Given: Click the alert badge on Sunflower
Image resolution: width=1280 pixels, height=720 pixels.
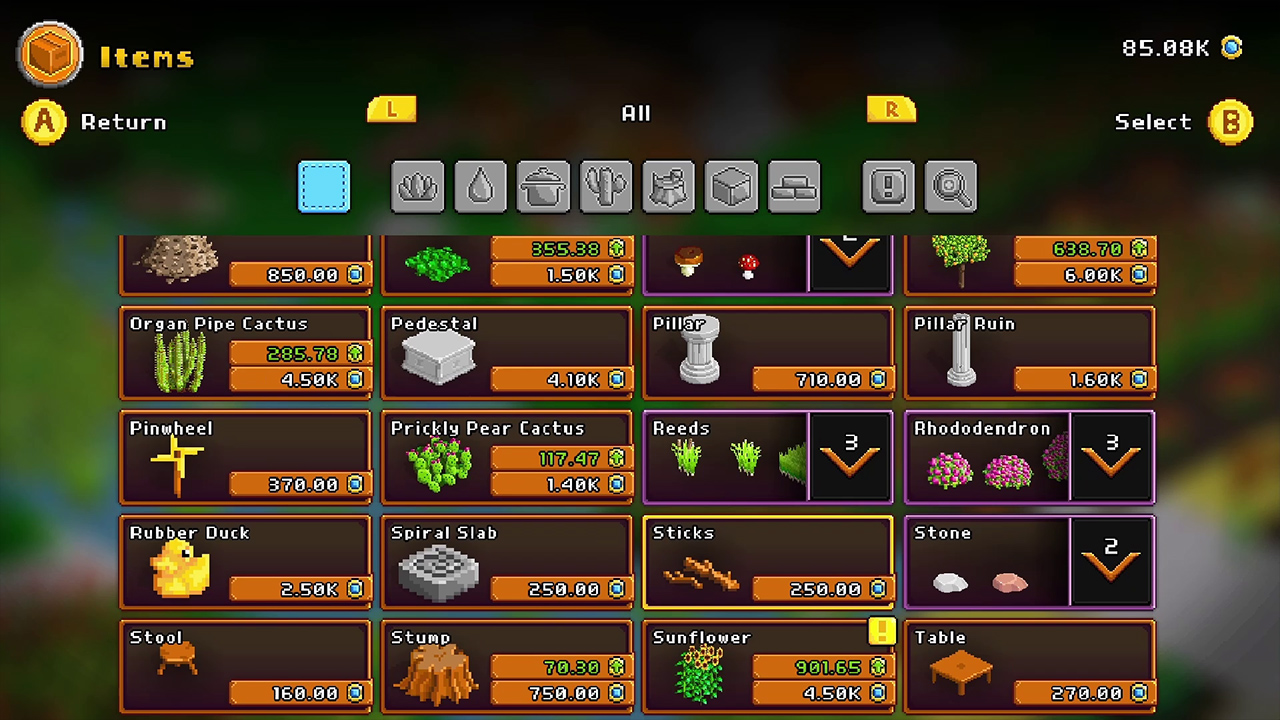Looking at the screenshot, I should [881, 632].
